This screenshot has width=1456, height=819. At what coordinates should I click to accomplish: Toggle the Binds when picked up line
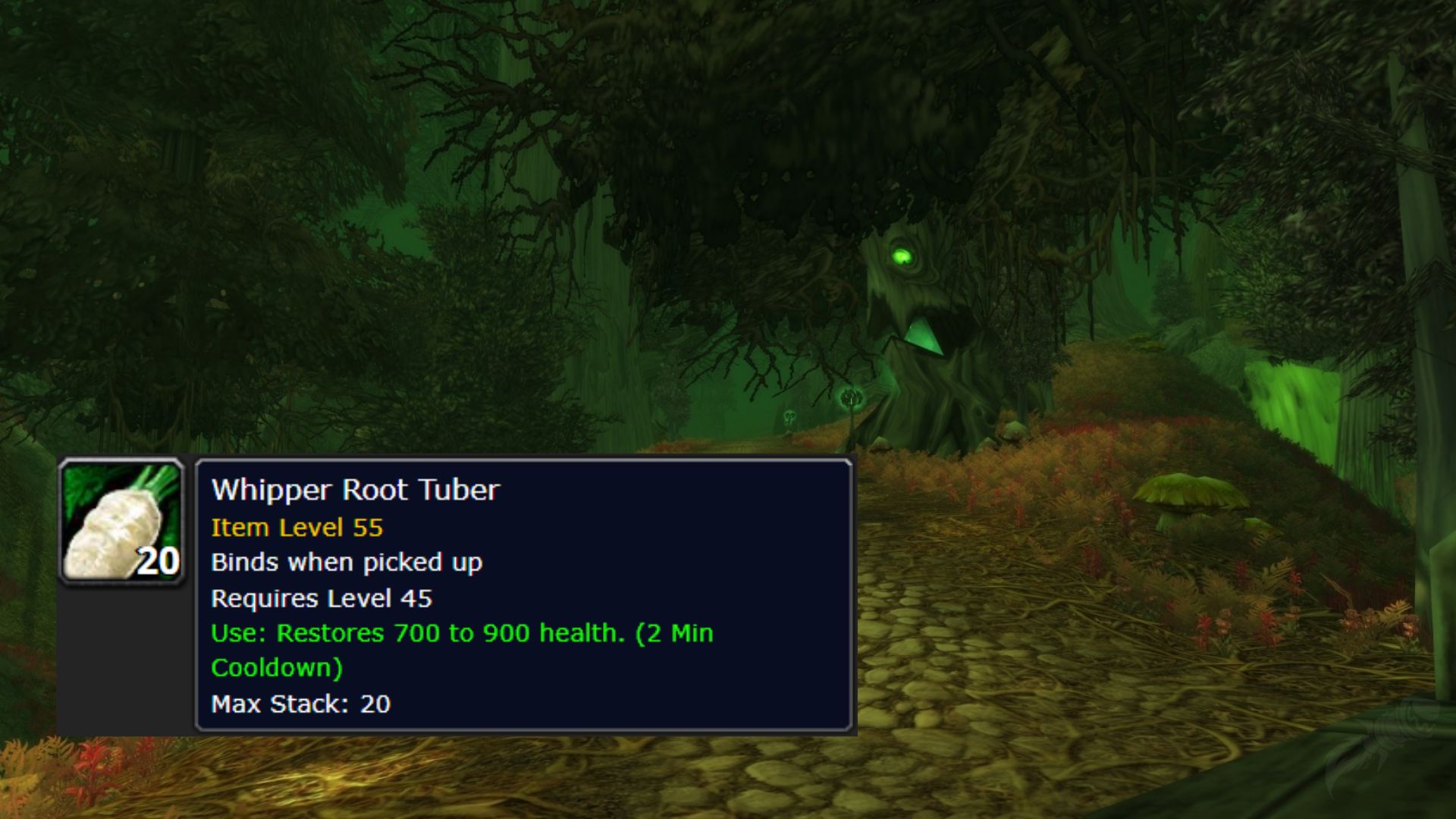pyautogui.click(x=349, y=563)
